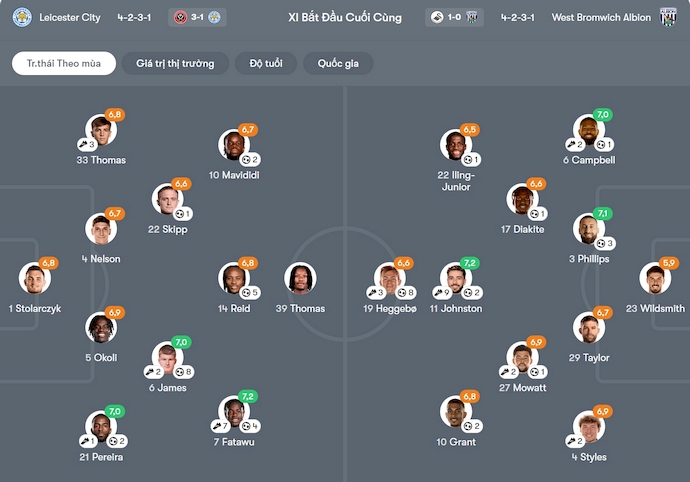The height and width of the screenshot is (482, 690).
Task: Open 22 Skipp's player profile
Action: [168, 200]
